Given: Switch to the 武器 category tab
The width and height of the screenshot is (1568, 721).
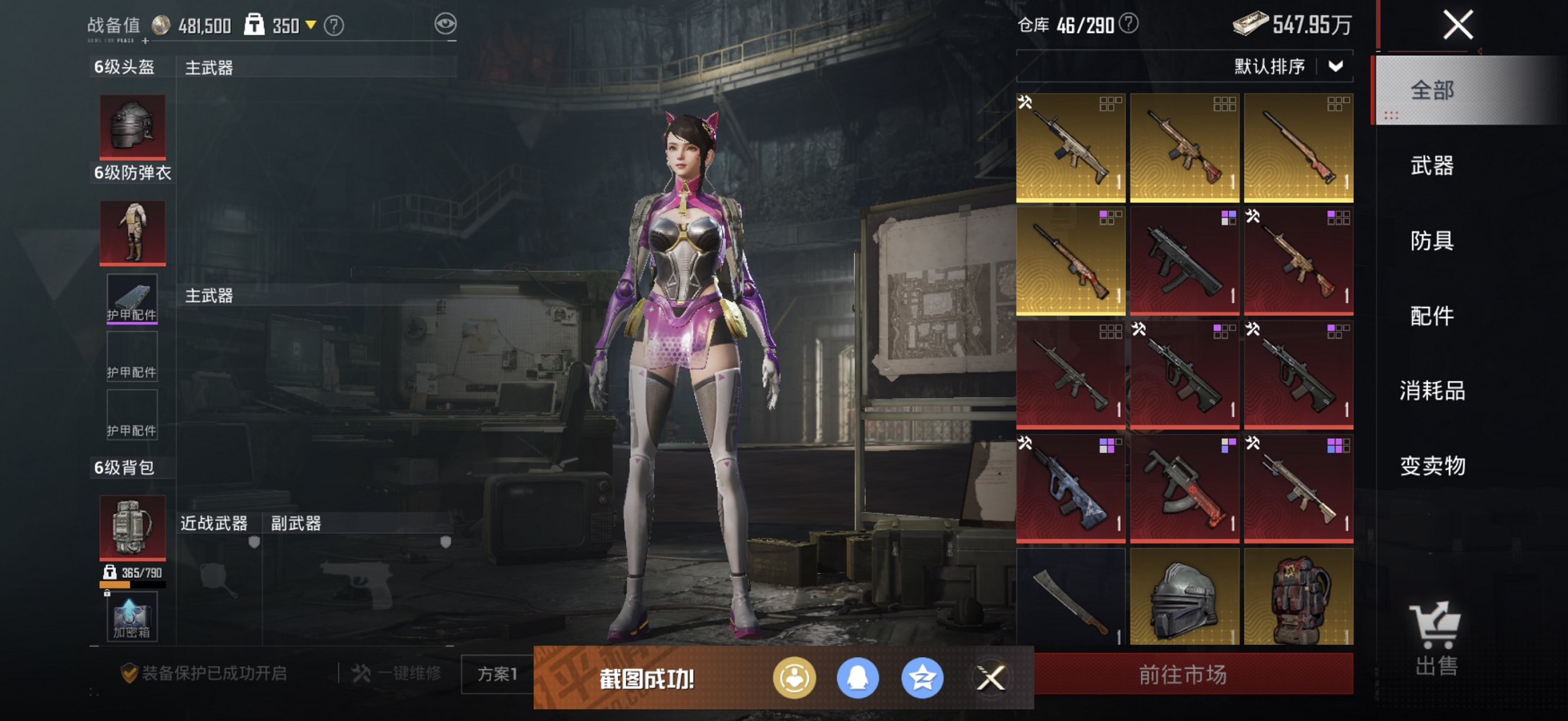Looking at the screenshot, I should click(1432, 166).
